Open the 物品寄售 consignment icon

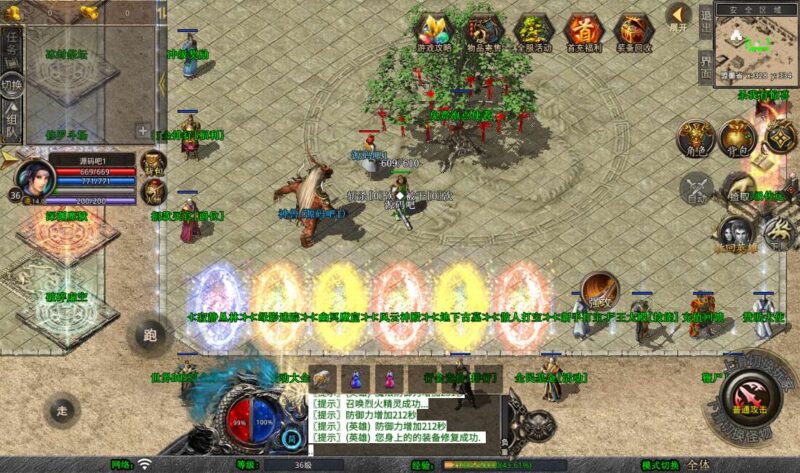tap(485, 31)
